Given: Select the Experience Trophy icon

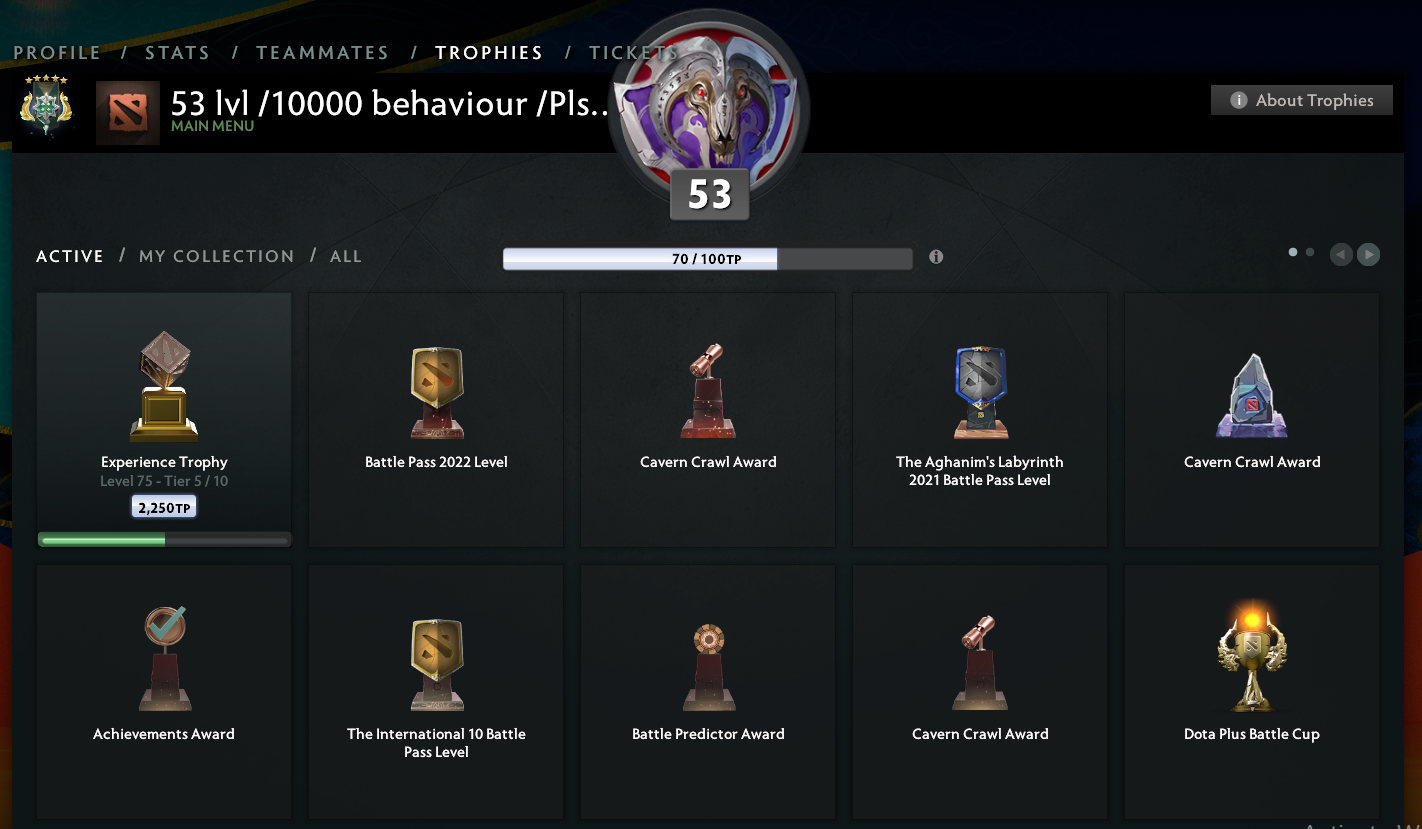Looking at the screenshot, I should [x=163, y=383].
